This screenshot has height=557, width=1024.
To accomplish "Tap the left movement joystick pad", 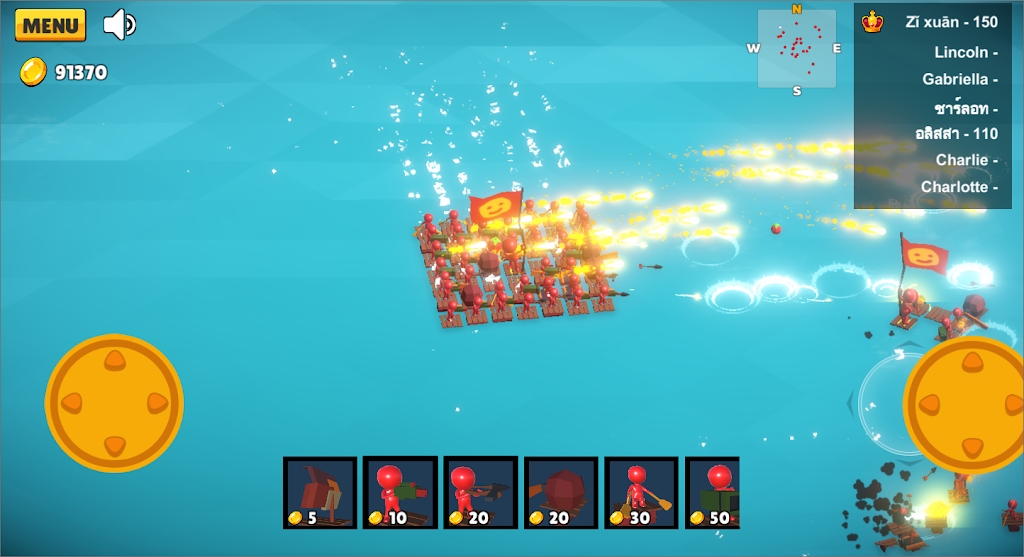I will 114,403.
